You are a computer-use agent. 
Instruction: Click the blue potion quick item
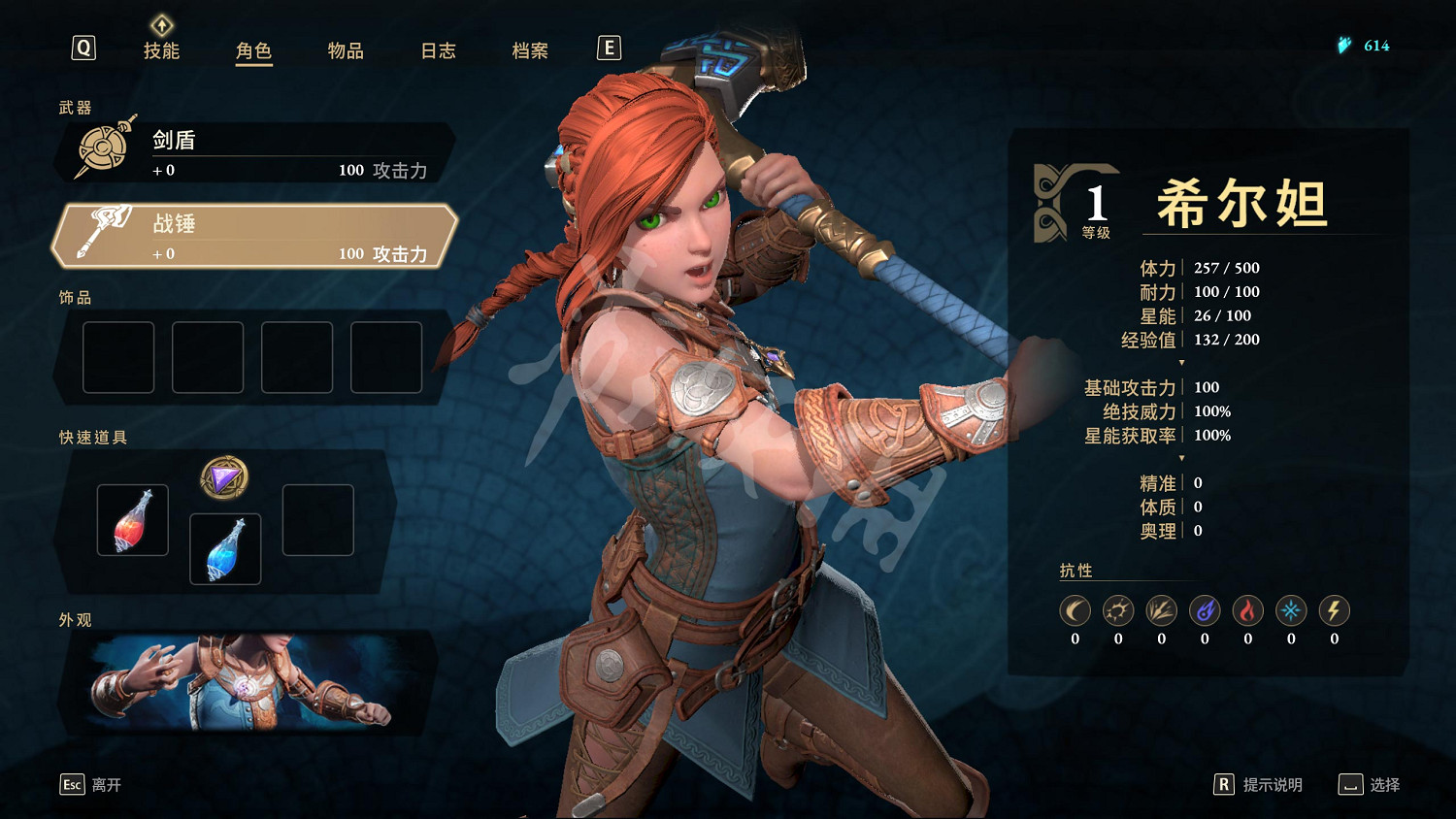[x=224, y=548]
